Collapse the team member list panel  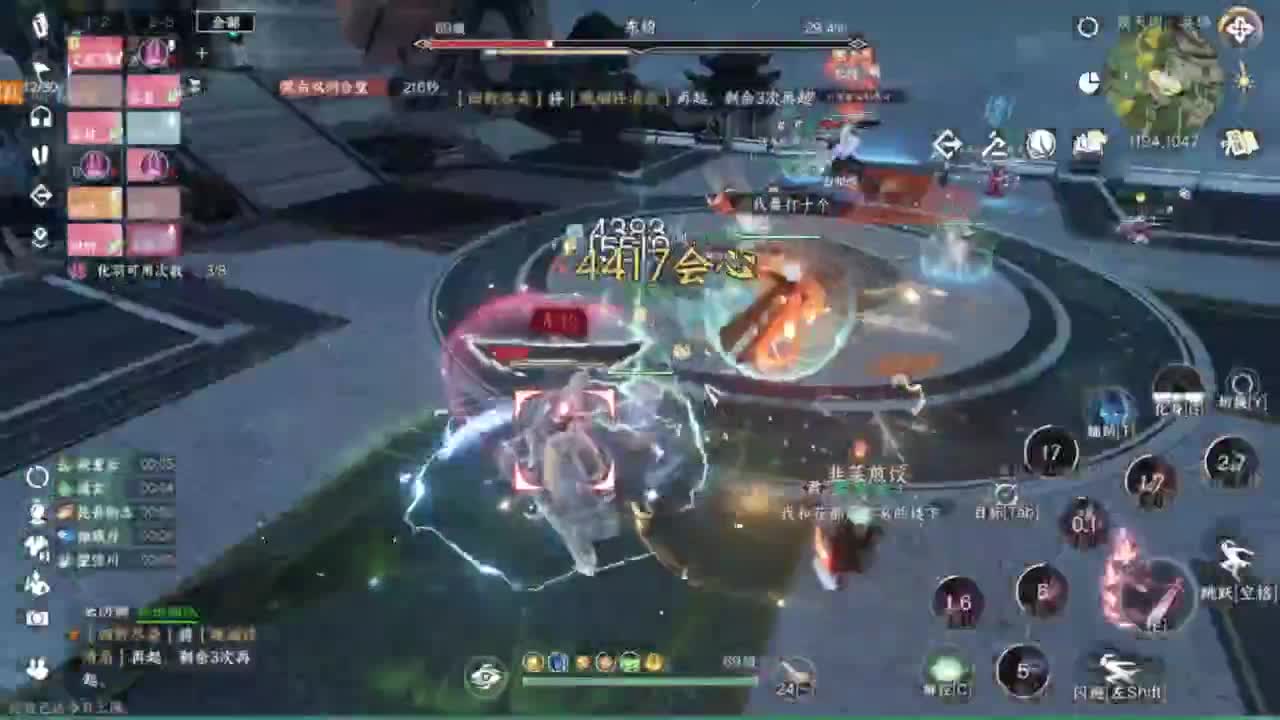point(201,54)
